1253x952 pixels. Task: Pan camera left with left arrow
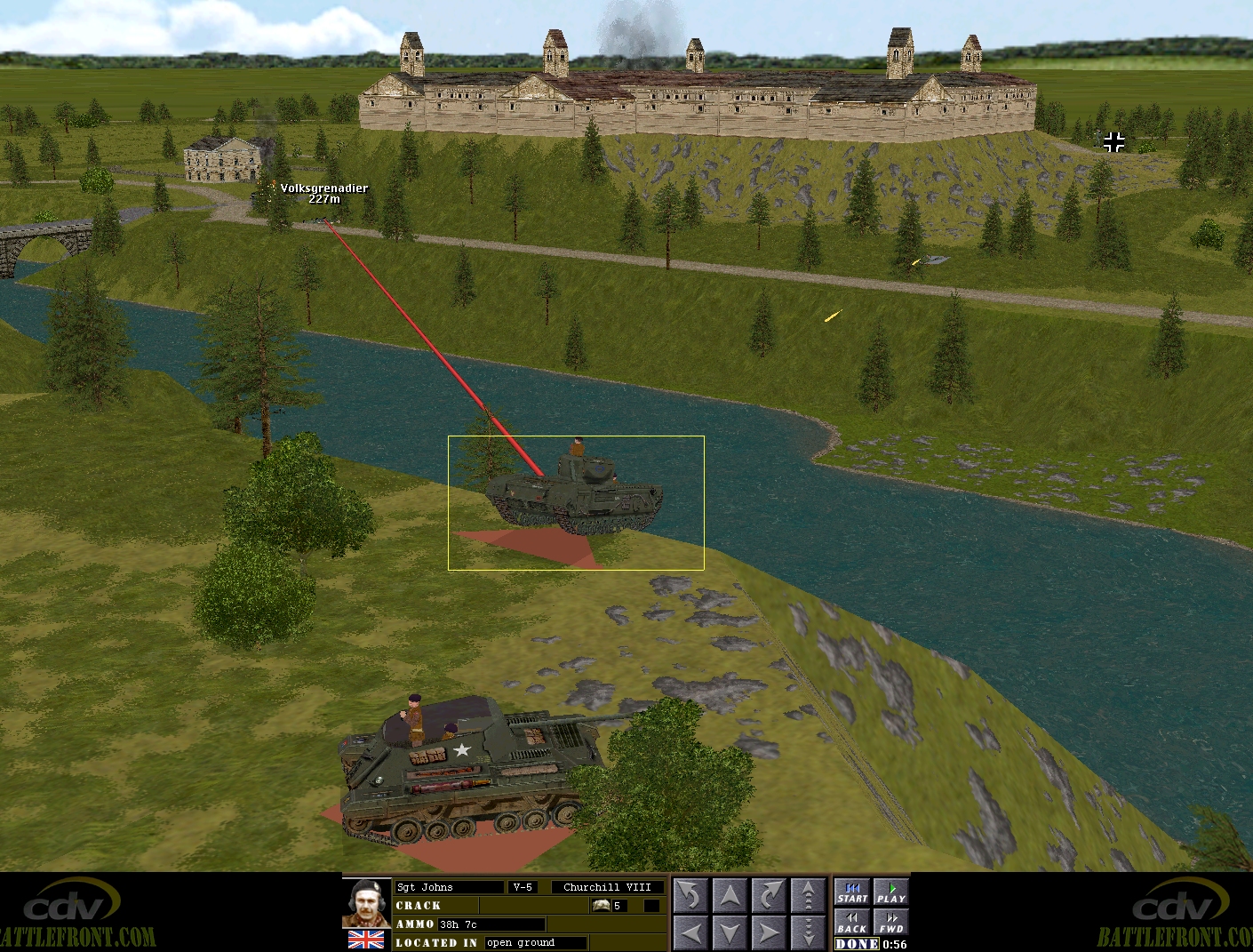690,933
